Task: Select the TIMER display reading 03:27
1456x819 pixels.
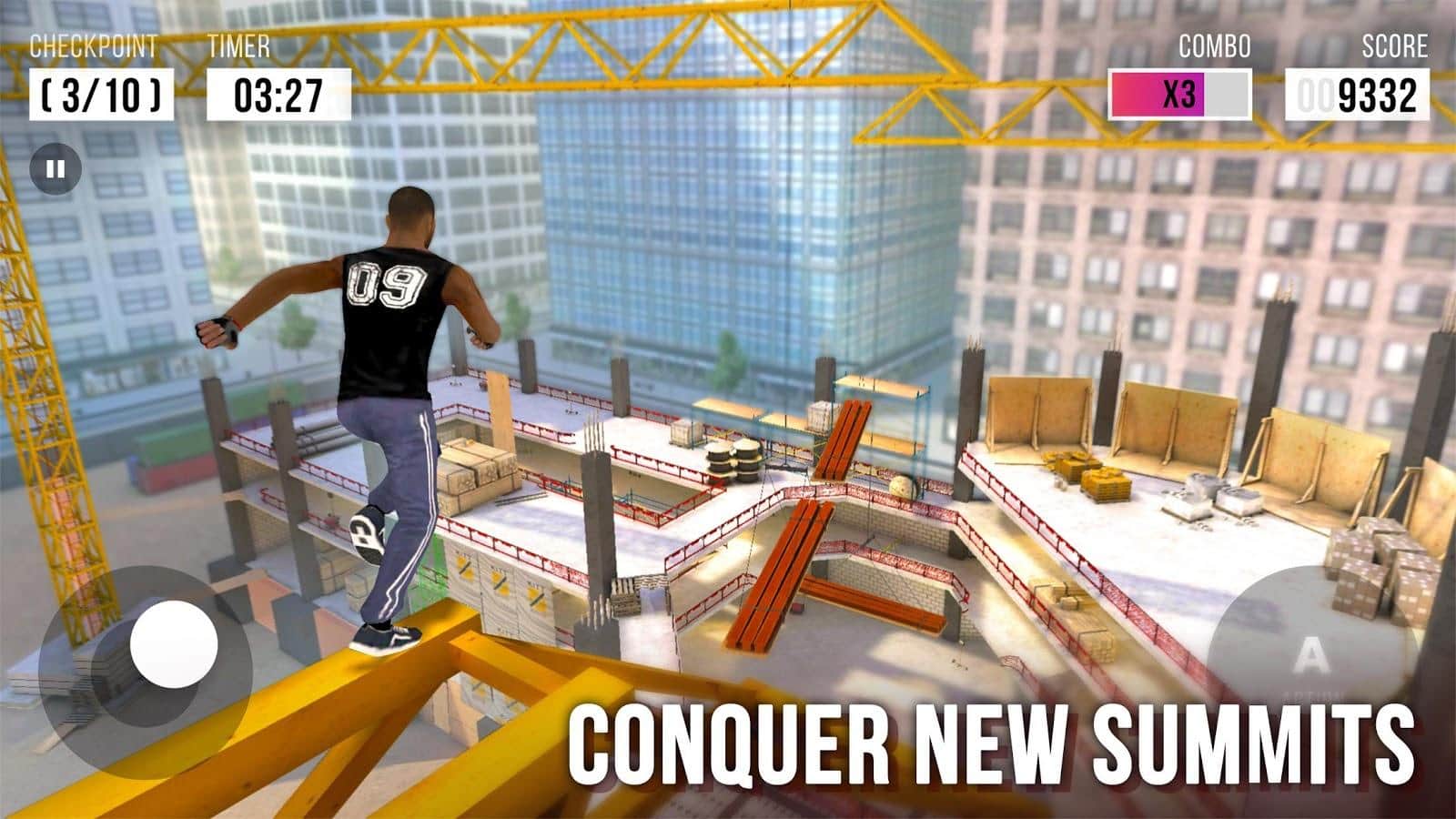Action: 278,91
